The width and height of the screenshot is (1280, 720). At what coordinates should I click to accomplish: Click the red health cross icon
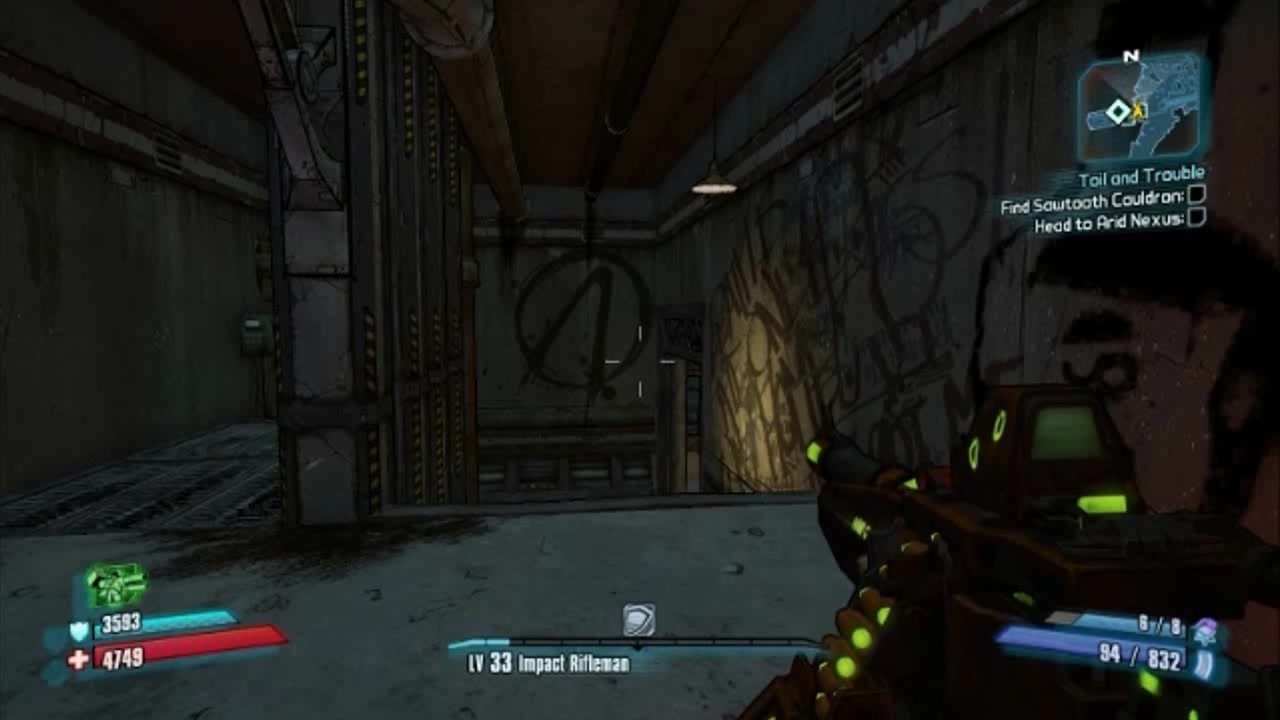coord(78,657)
